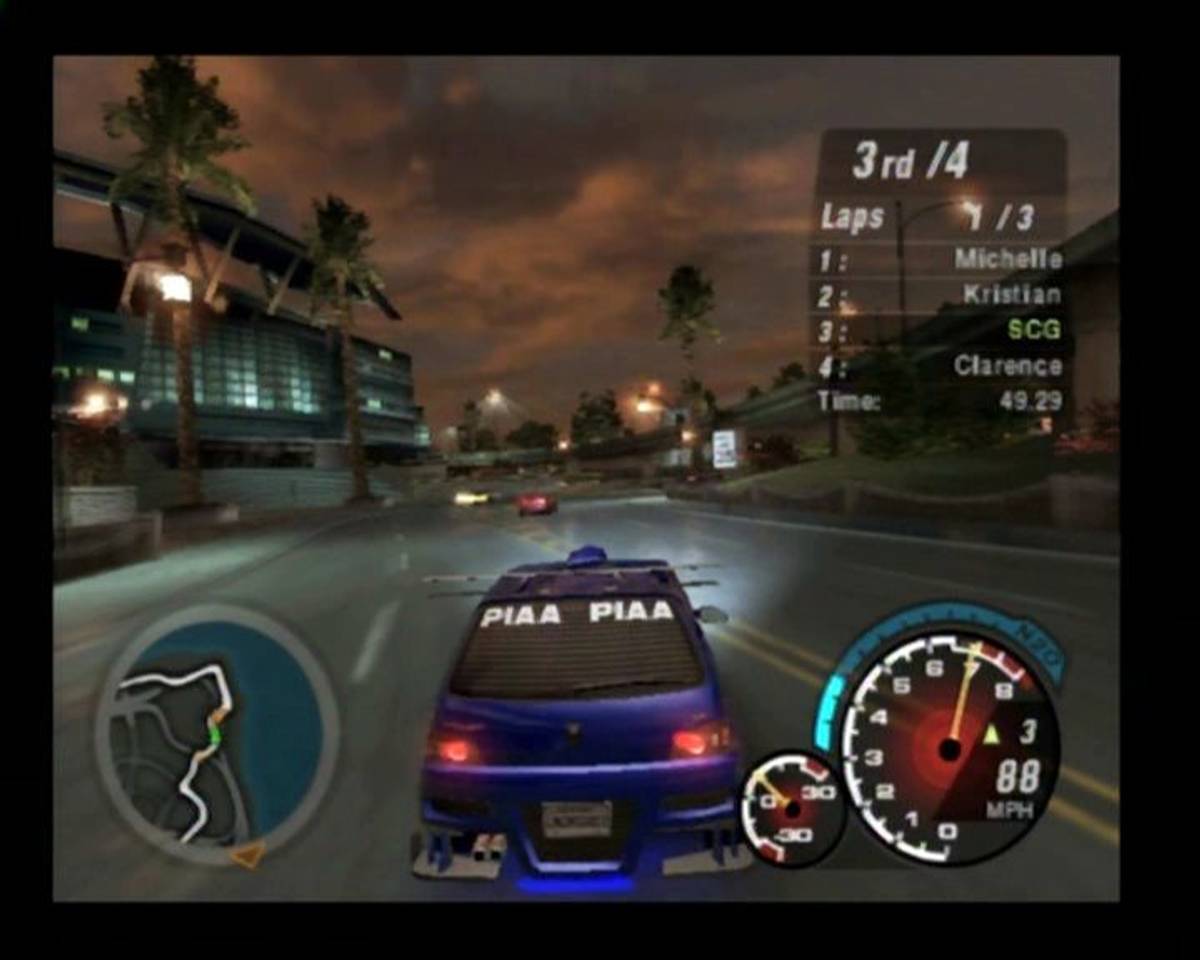Click the orange arrow on the minimap rim

point(247,854)
